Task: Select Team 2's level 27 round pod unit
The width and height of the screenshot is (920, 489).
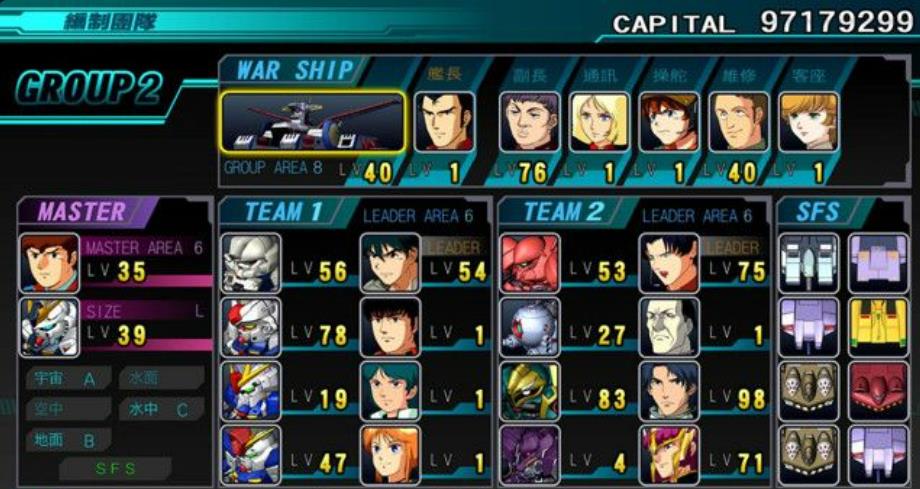Action: tap(530, 327)
